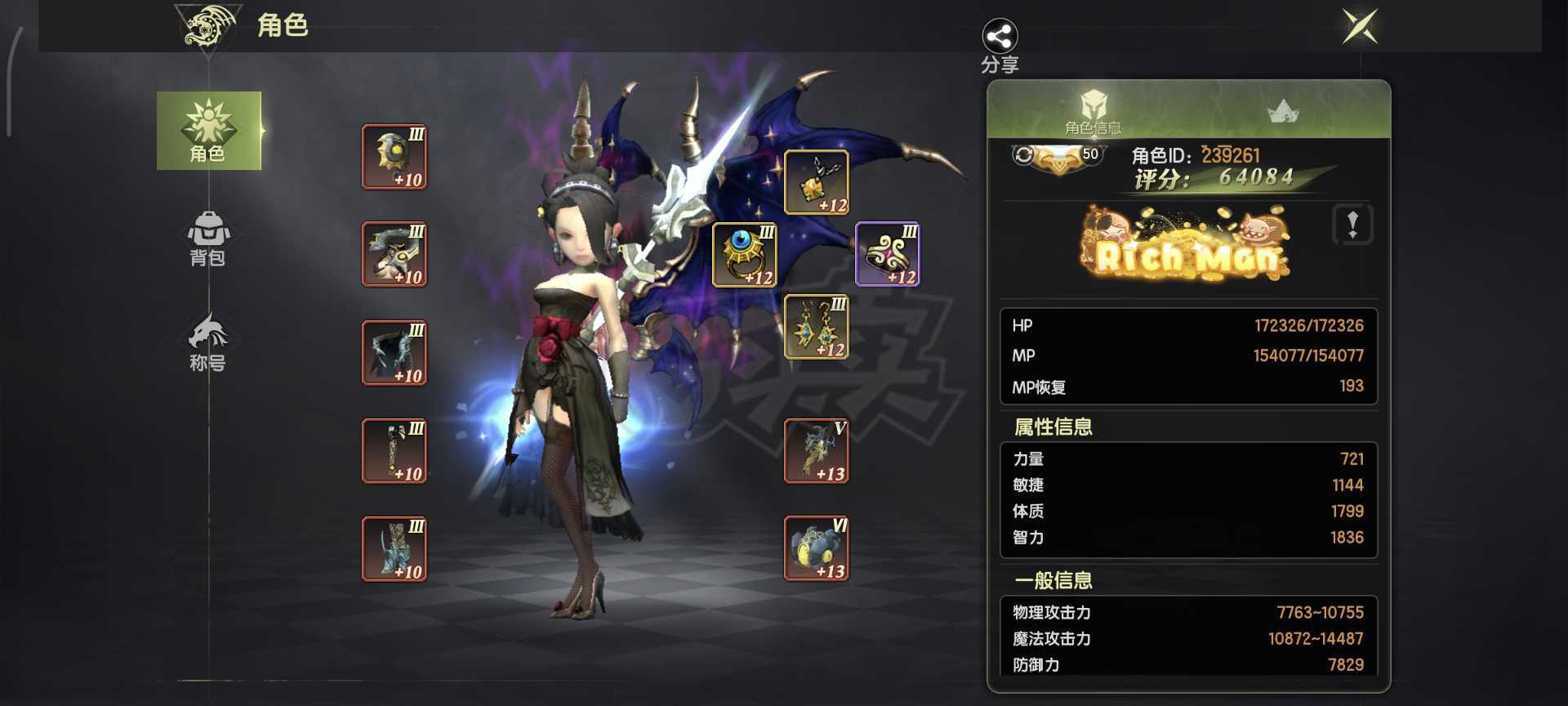Click the +10 cloak equipment slot
Screen dimensions: 1568x706
click(x=394, y=353)
